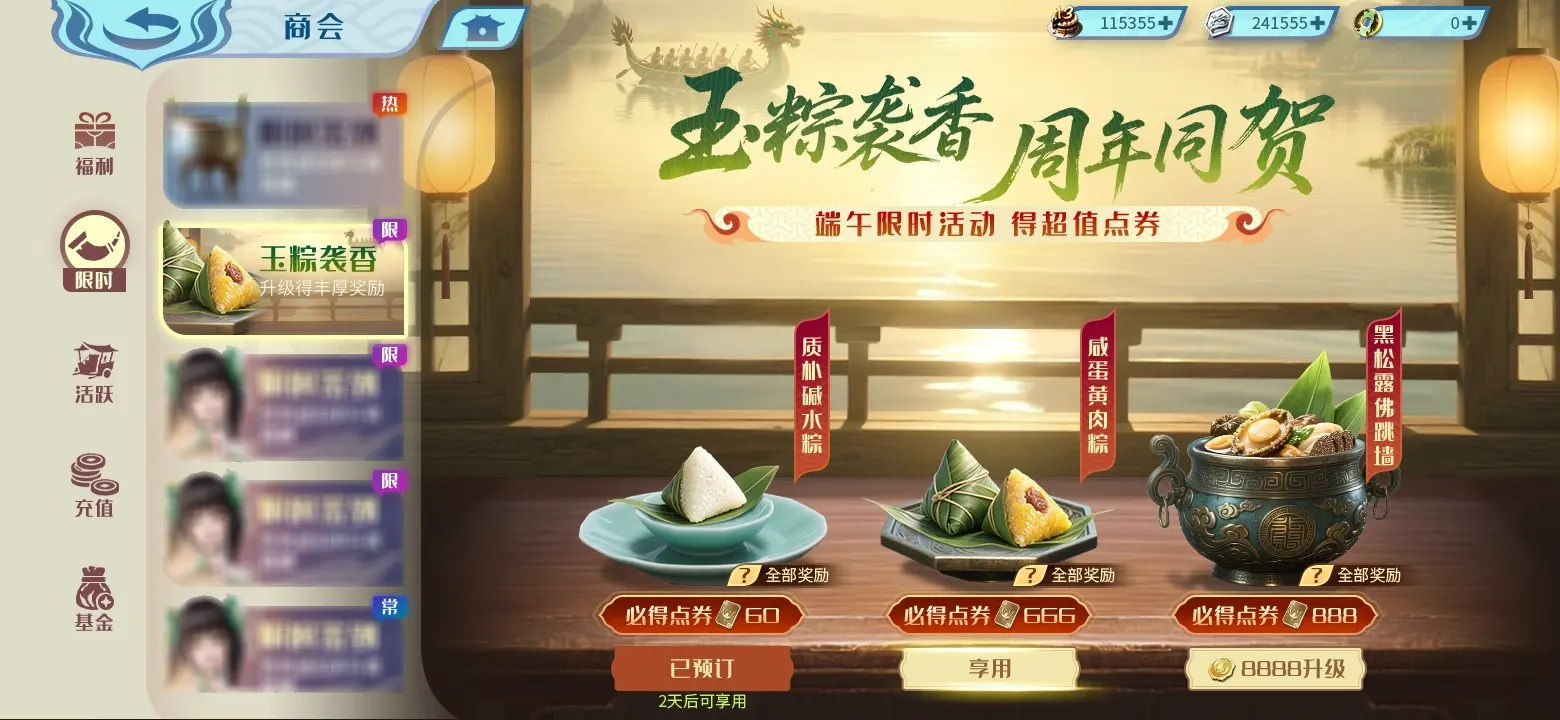Image resolution: width=1560 pixels, height=720 pixels.
Task: Claim with the 享用 button
Action: coord(989,669)
